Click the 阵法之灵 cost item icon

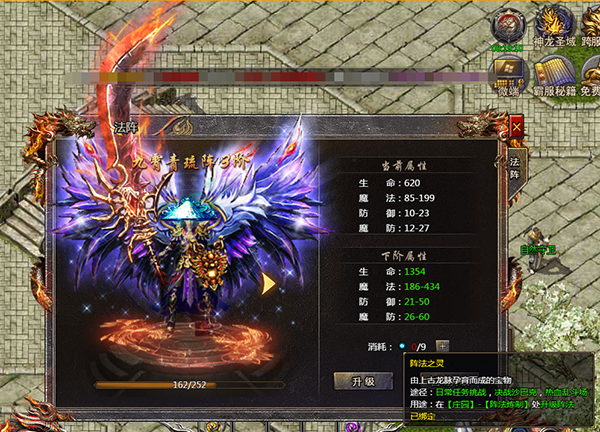[x=403, y=346]
